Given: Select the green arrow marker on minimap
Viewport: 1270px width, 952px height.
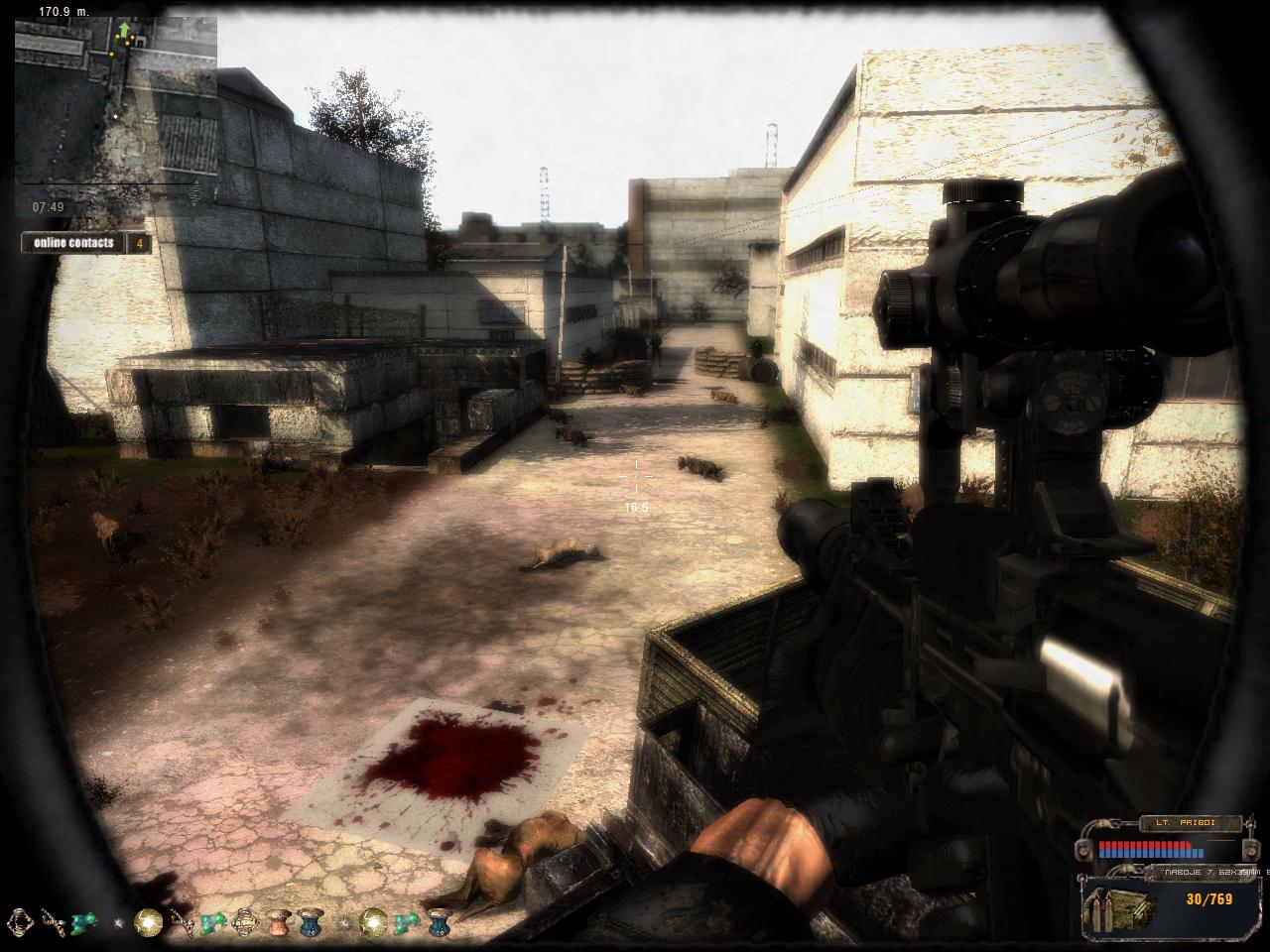Looking at the screenshot, I should [124, 31].
